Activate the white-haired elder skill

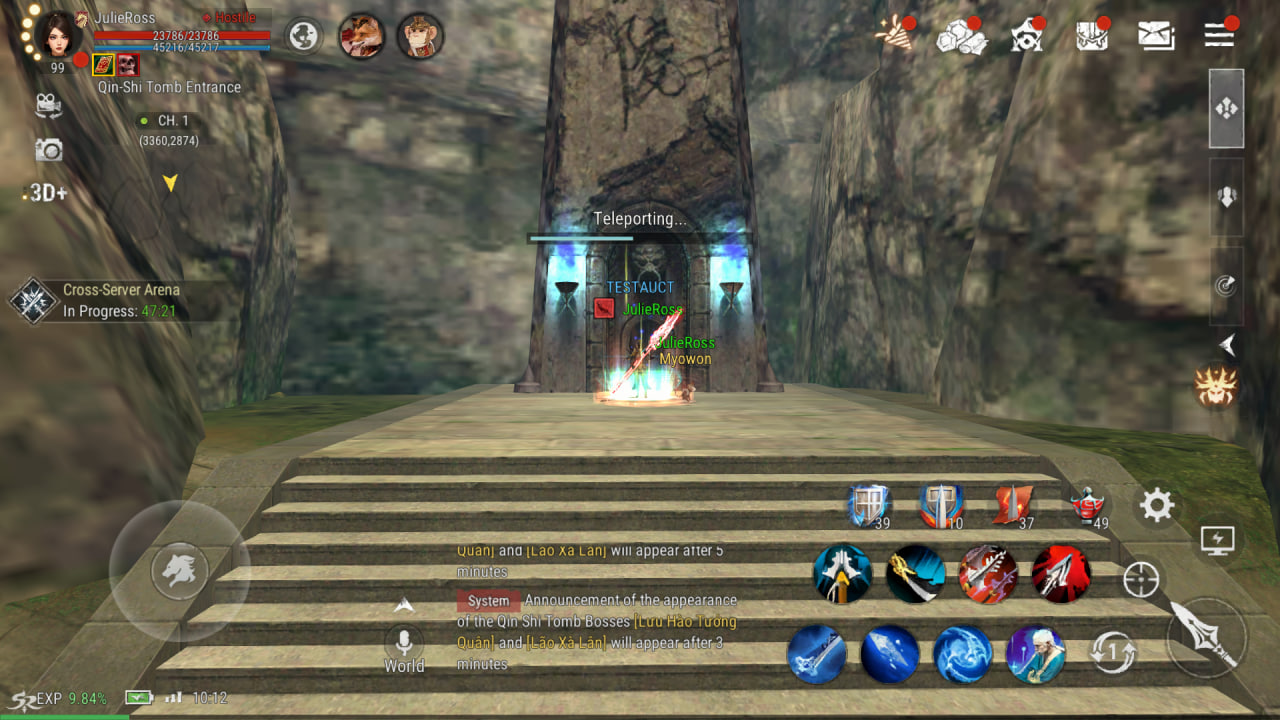tap(1035, 655)
